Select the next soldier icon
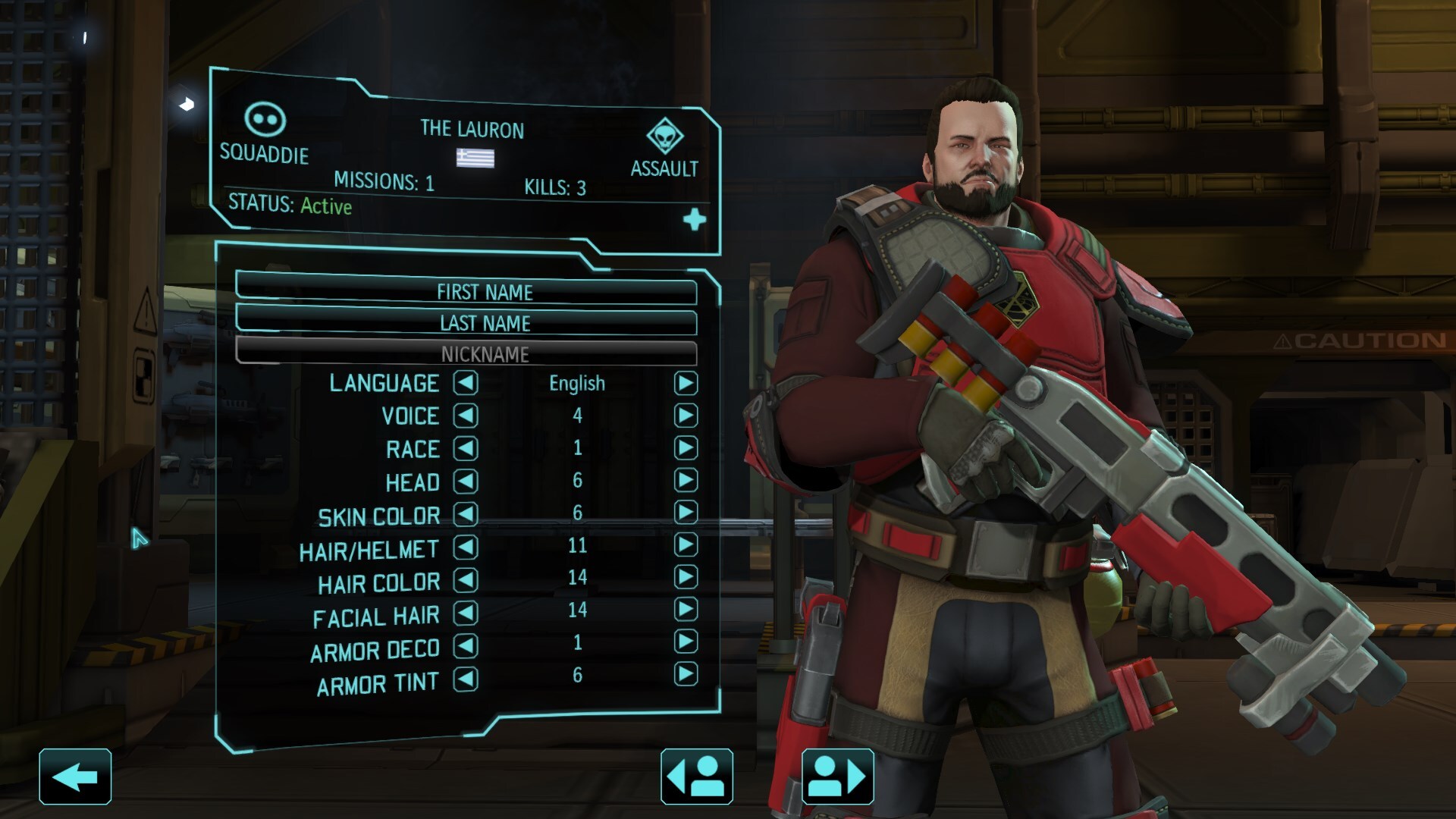 [836, 775]
